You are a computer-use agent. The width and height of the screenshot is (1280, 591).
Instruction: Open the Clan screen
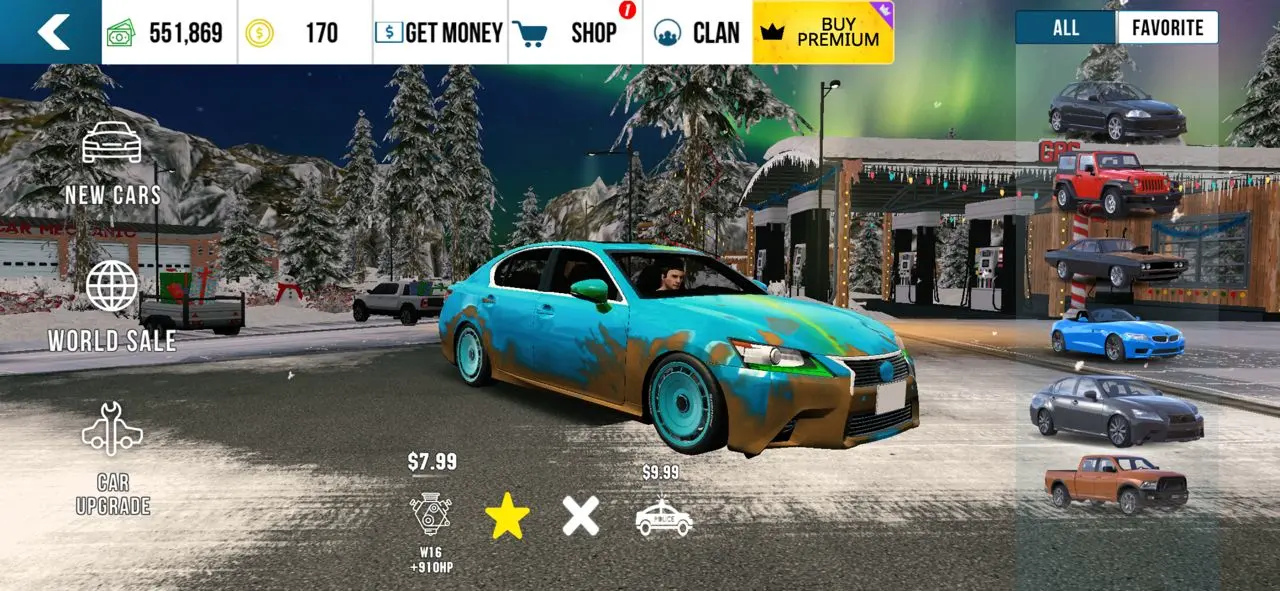coord(697,33)
